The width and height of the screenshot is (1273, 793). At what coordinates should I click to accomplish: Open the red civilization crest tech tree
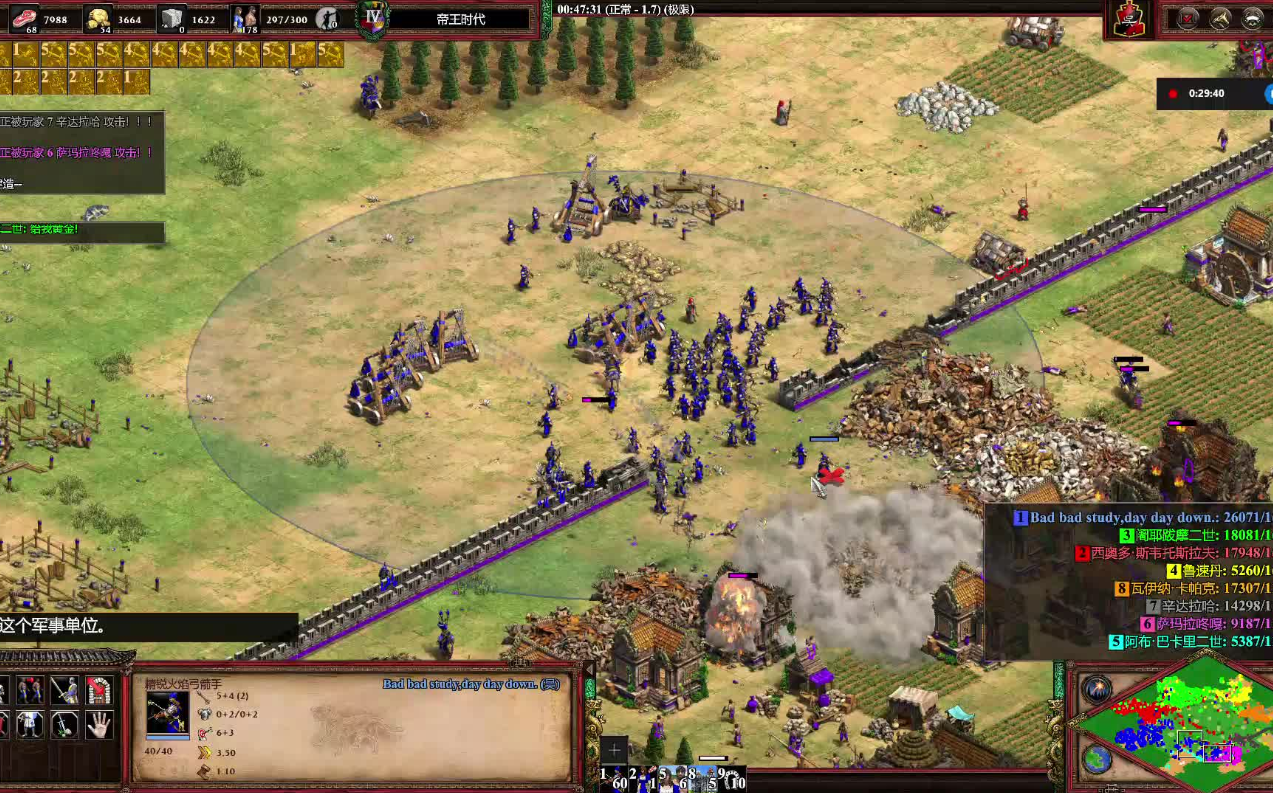(1130, 18)
